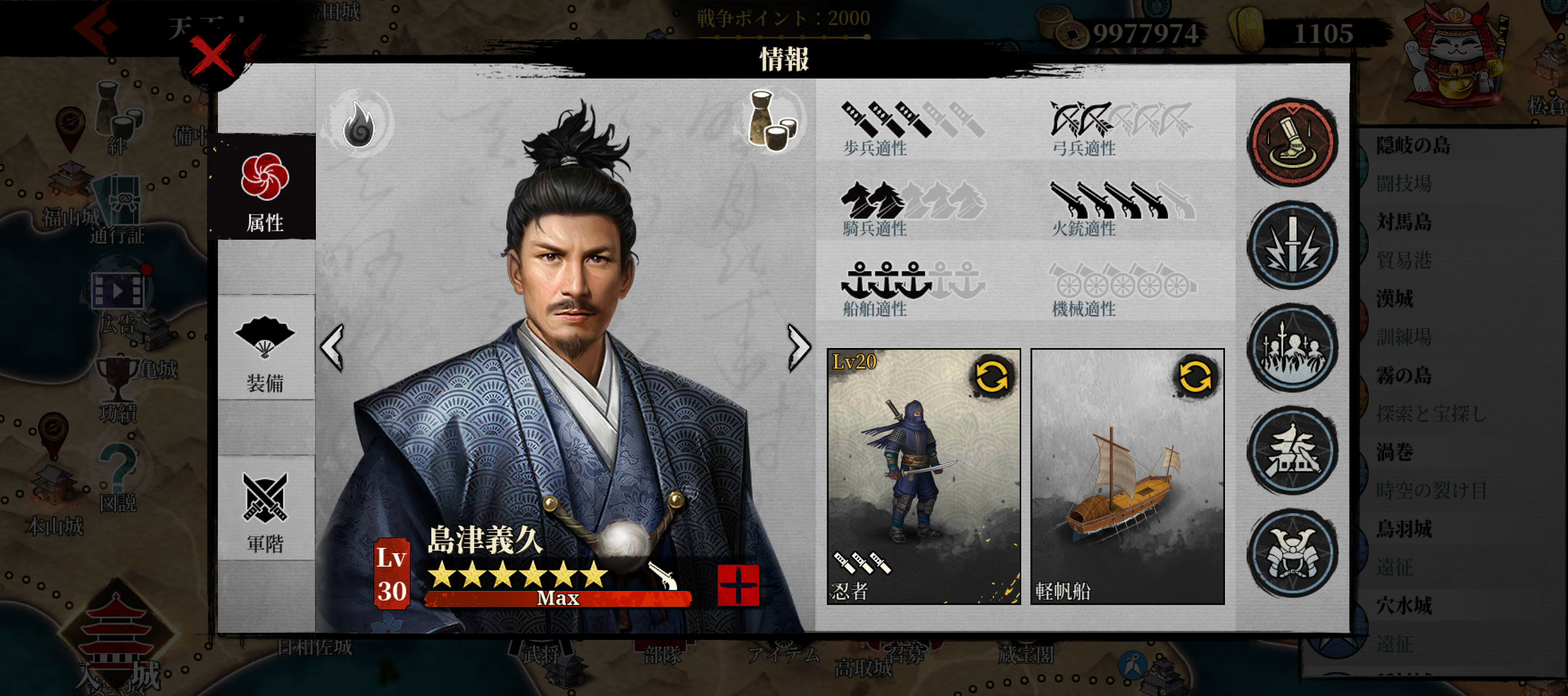
Task: Open the soldiers crowd skill icon
Action: 1292,349
